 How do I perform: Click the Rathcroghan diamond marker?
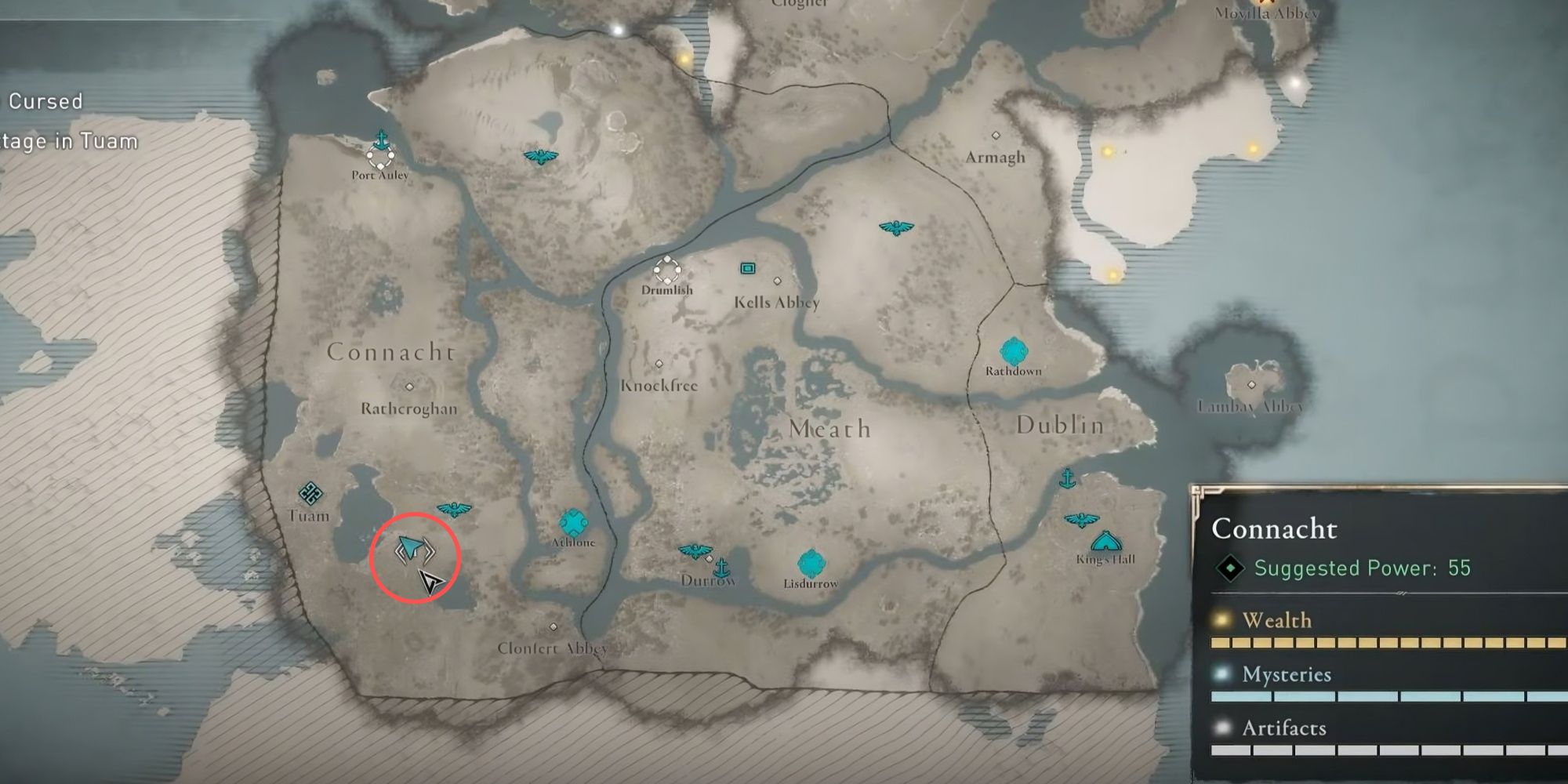[408, 385]
